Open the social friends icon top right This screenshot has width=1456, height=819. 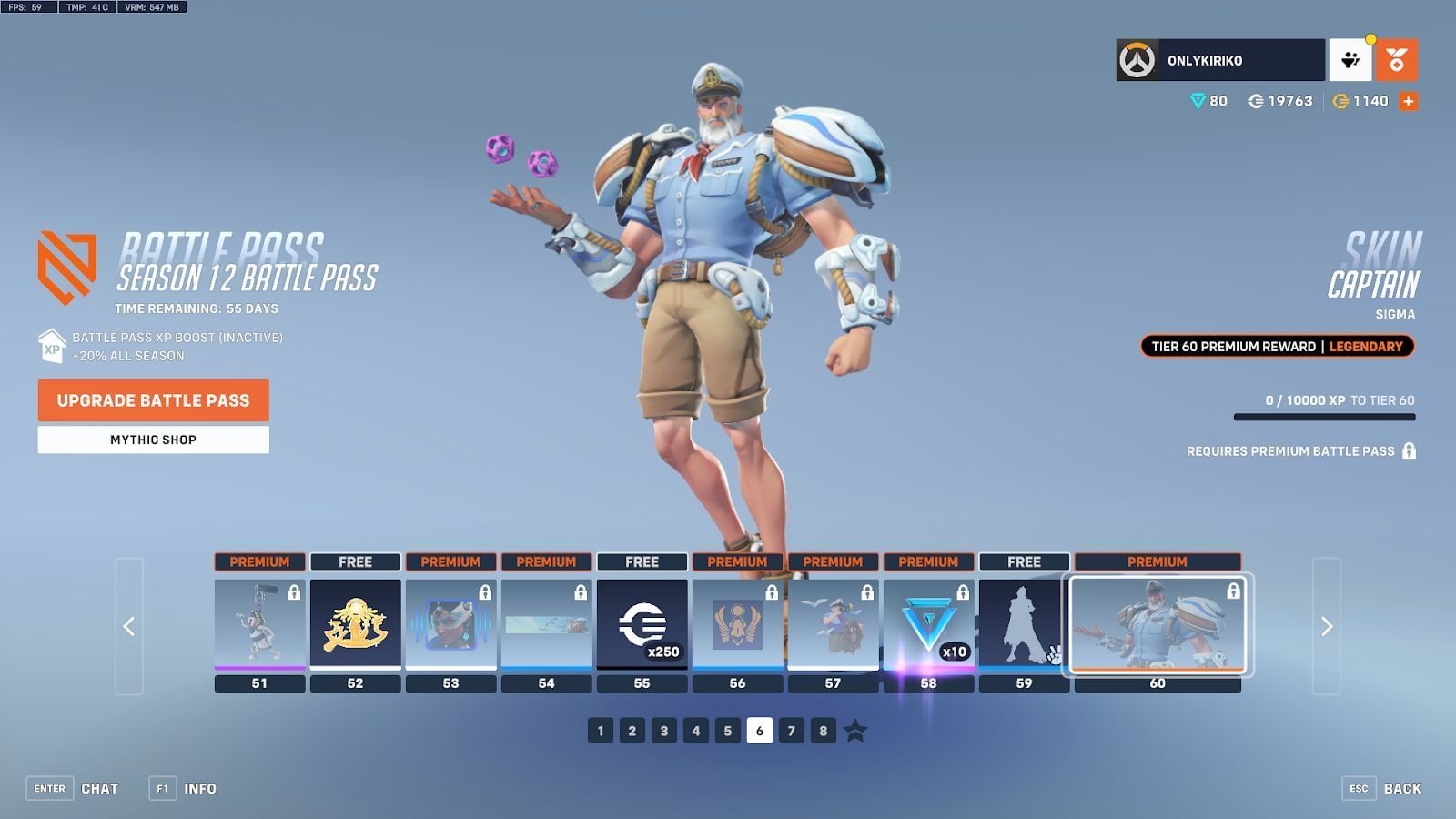[x=1351, y=59]
